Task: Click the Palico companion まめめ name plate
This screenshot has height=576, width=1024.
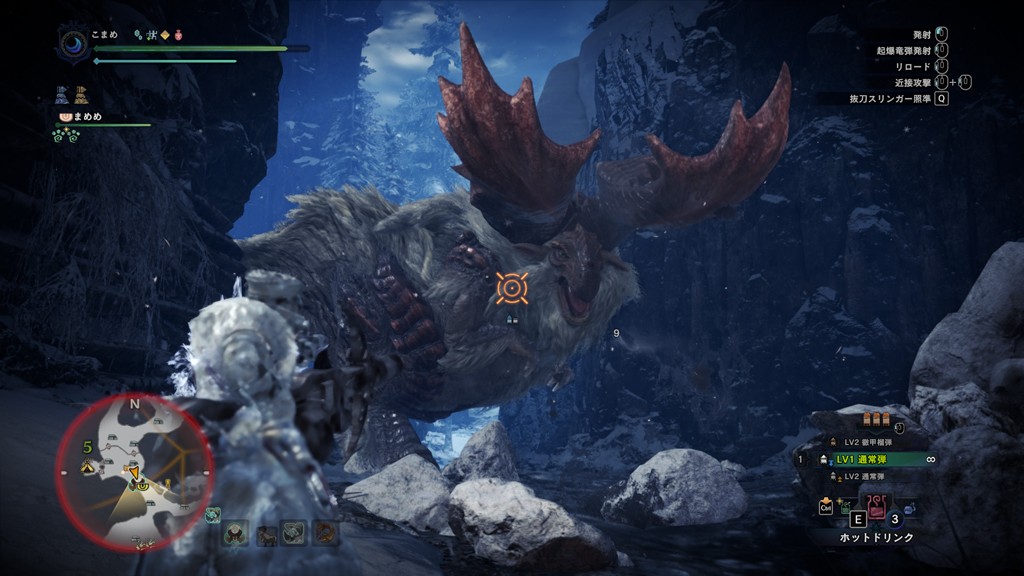Action: point(88,117)
